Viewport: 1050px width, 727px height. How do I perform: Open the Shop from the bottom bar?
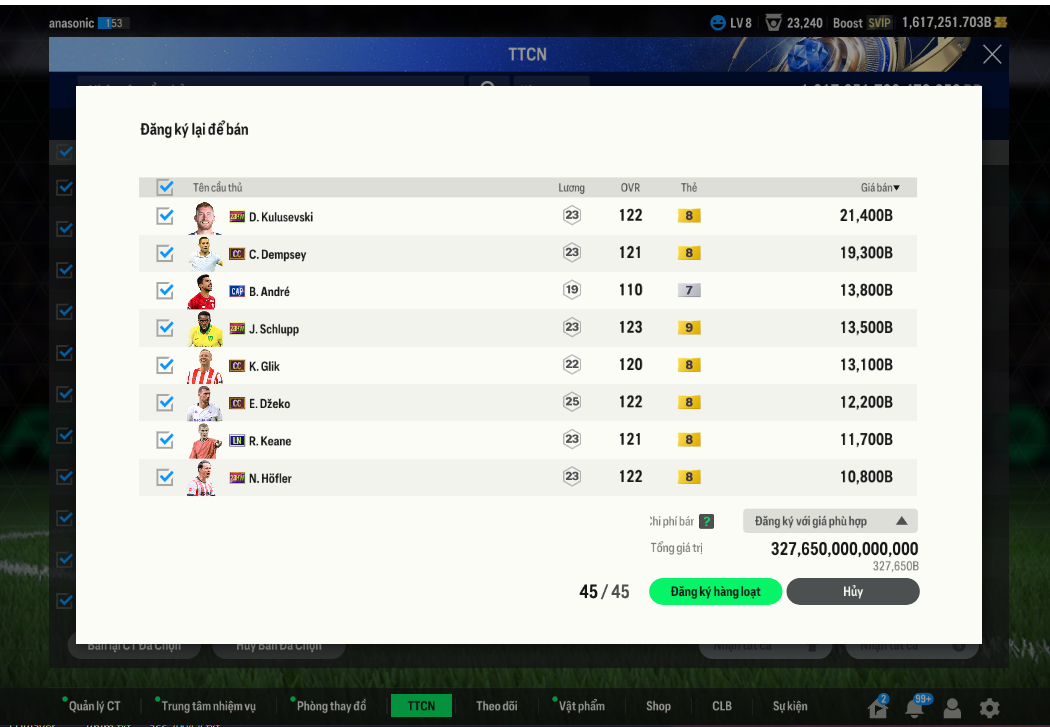[x=658, y=706]
